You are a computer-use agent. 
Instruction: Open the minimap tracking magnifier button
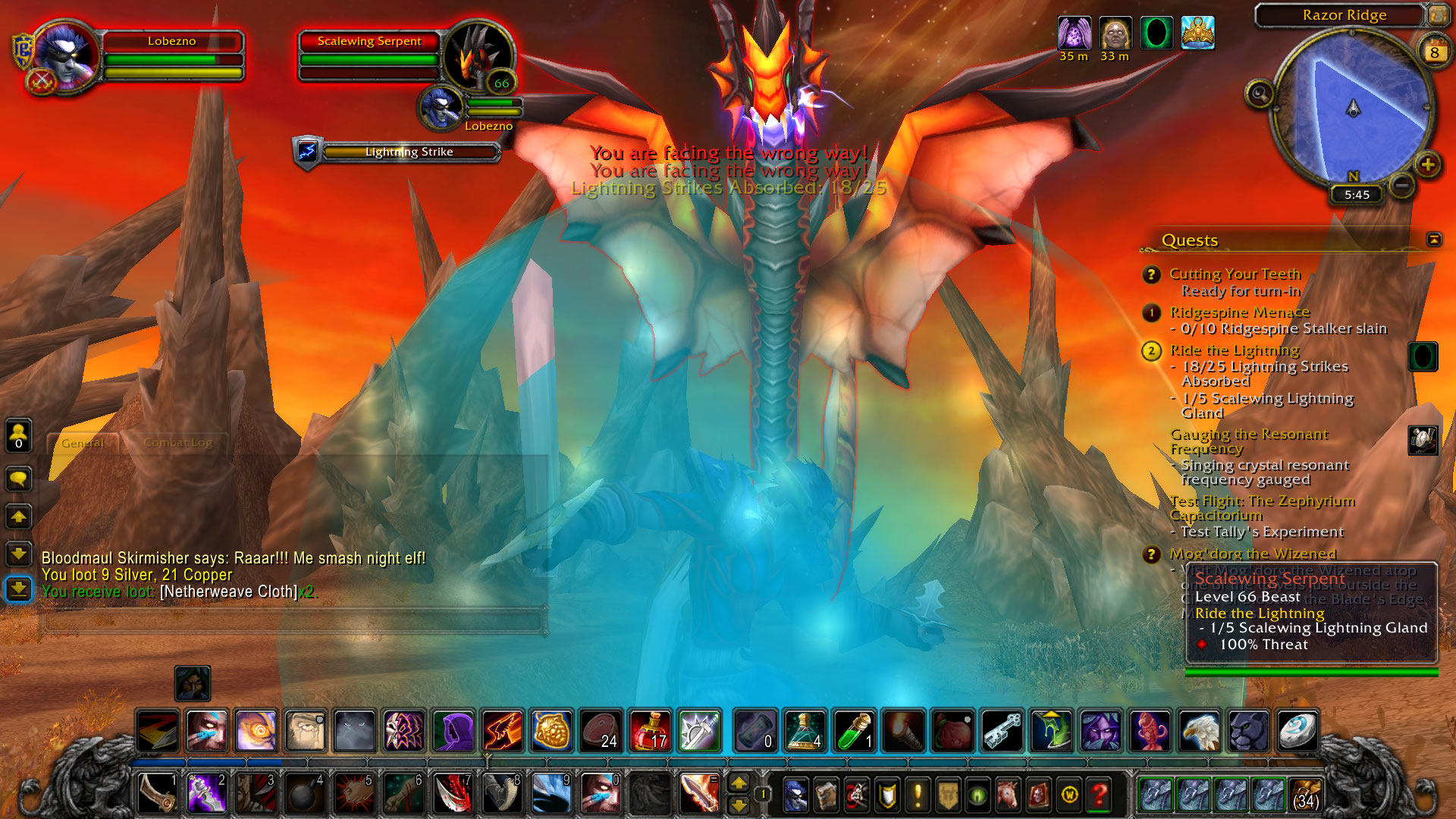click(x=1260, y=95)
